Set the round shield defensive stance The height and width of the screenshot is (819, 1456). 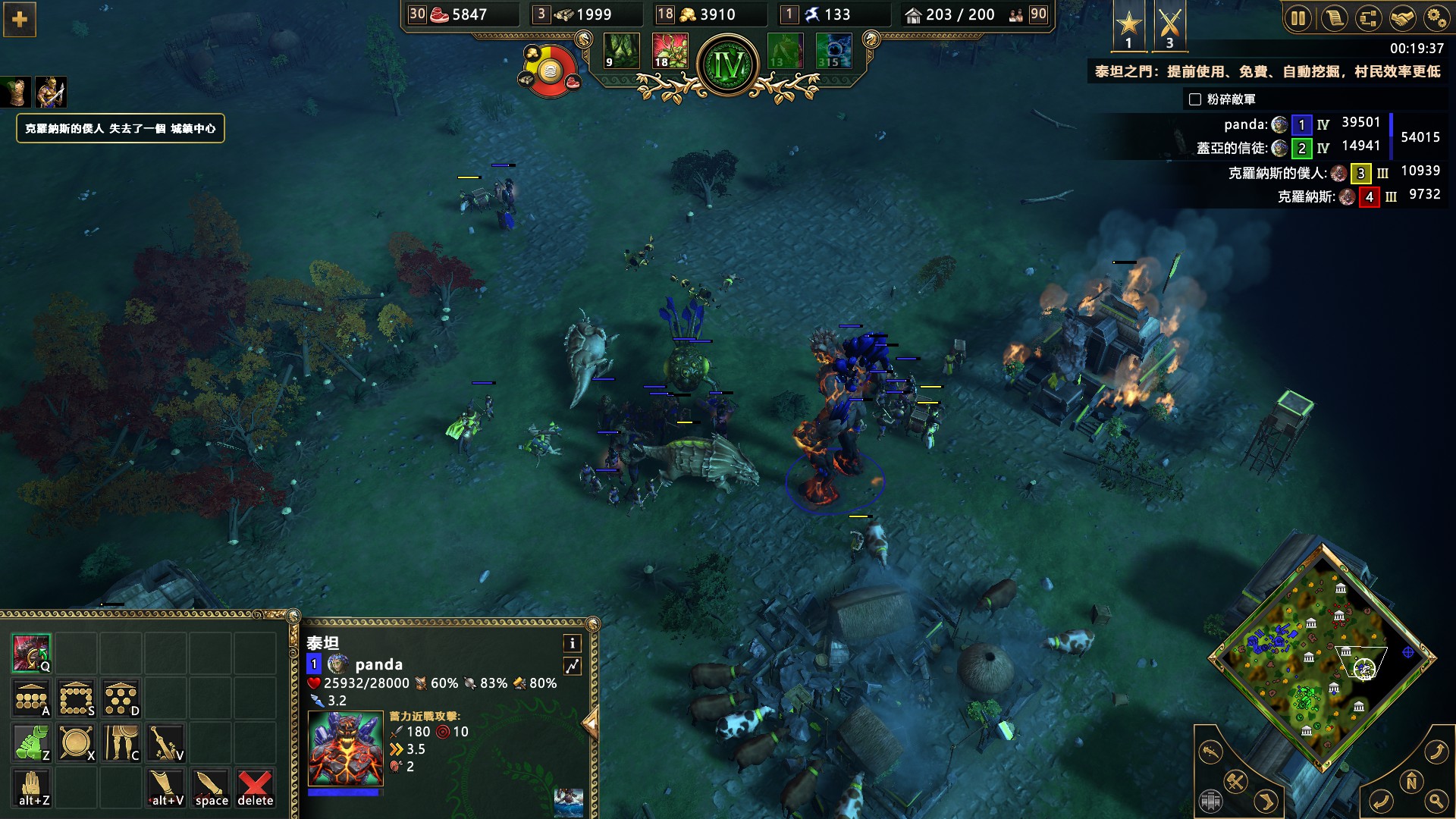[76, 743]
